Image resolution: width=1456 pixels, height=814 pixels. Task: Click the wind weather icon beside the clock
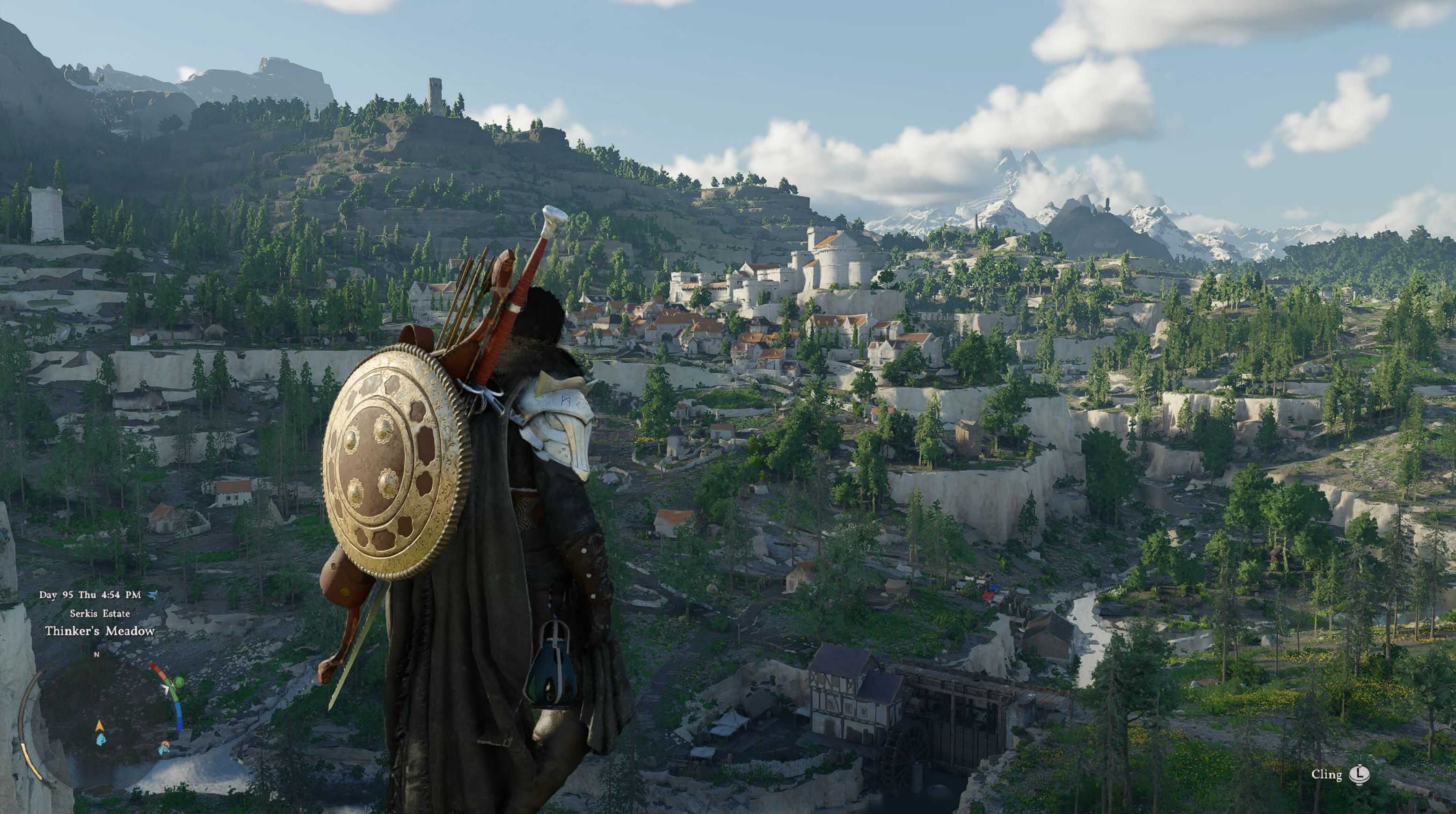click(151, 594)
